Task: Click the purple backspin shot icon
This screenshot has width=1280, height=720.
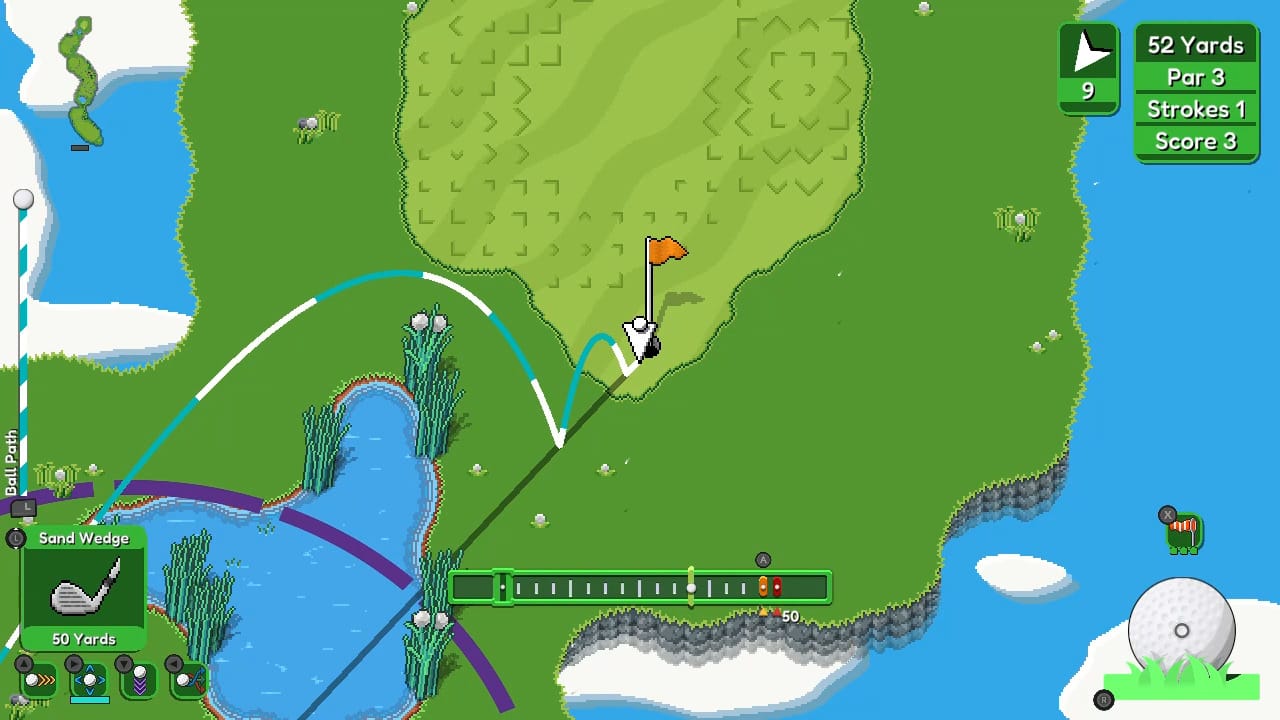Action: click(x=140, y=680)
